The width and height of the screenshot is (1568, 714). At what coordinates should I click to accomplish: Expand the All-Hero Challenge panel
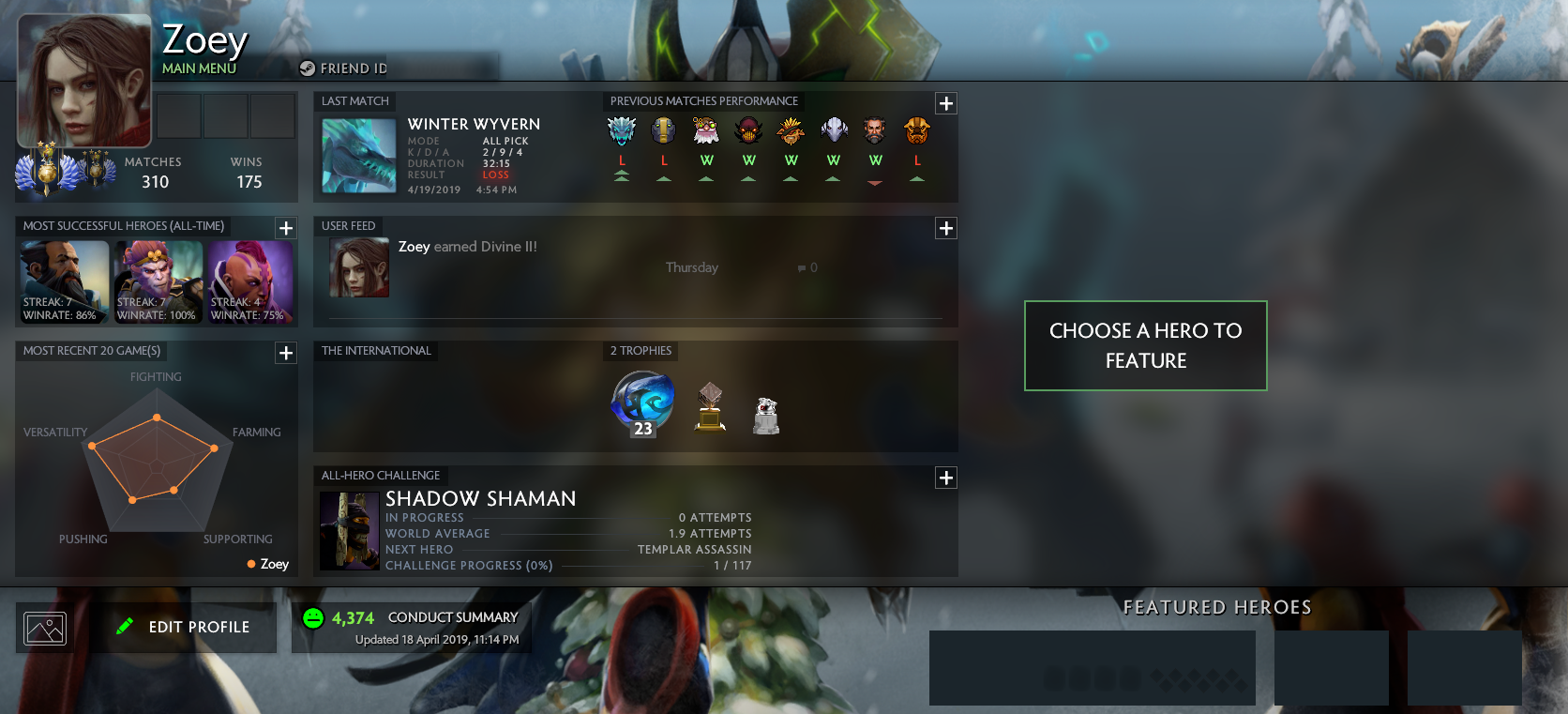tap(945, 478)
